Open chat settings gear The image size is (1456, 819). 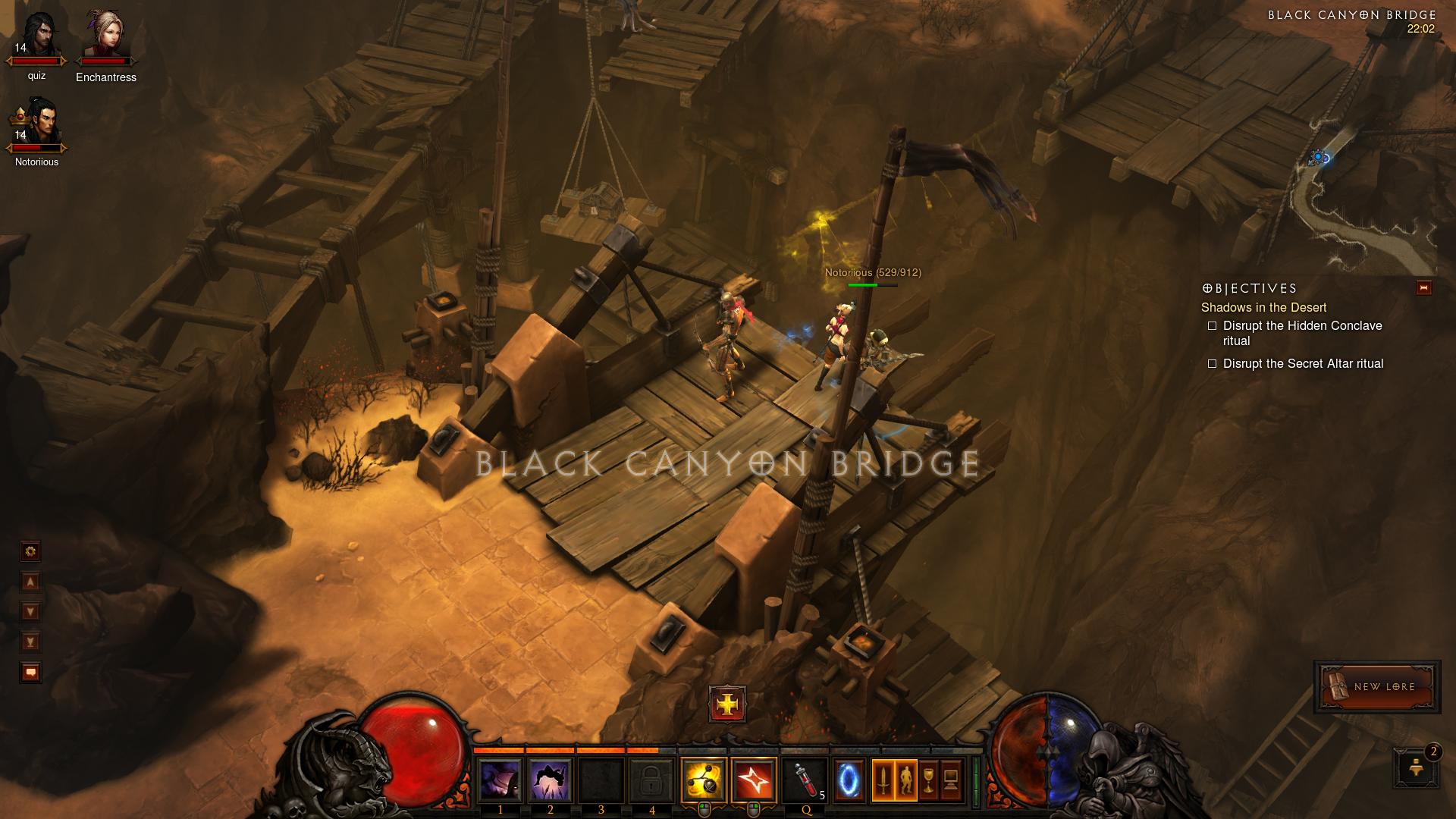click(x=30, y=551)
